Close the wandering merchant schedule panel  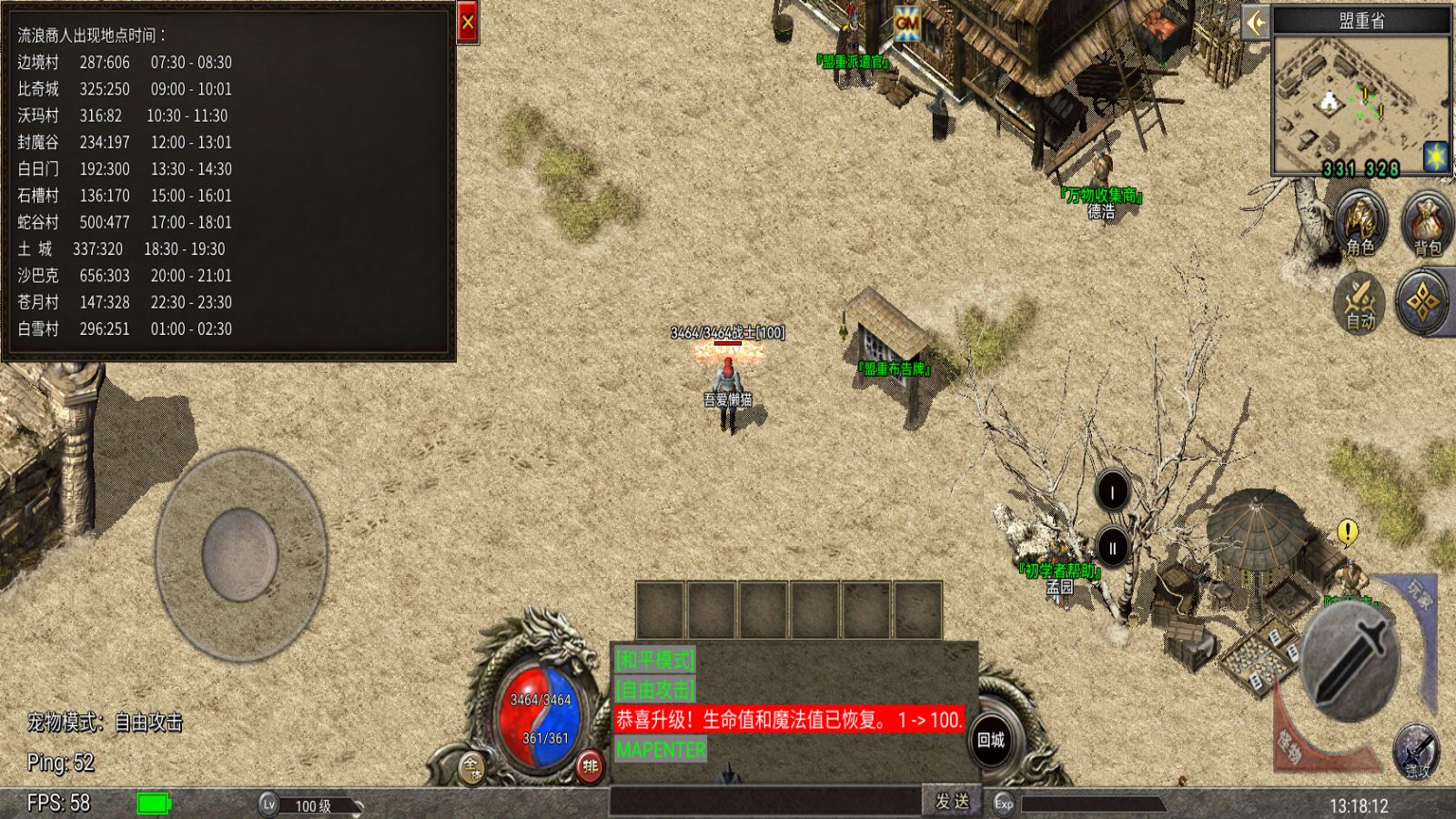tap(468, 23)
